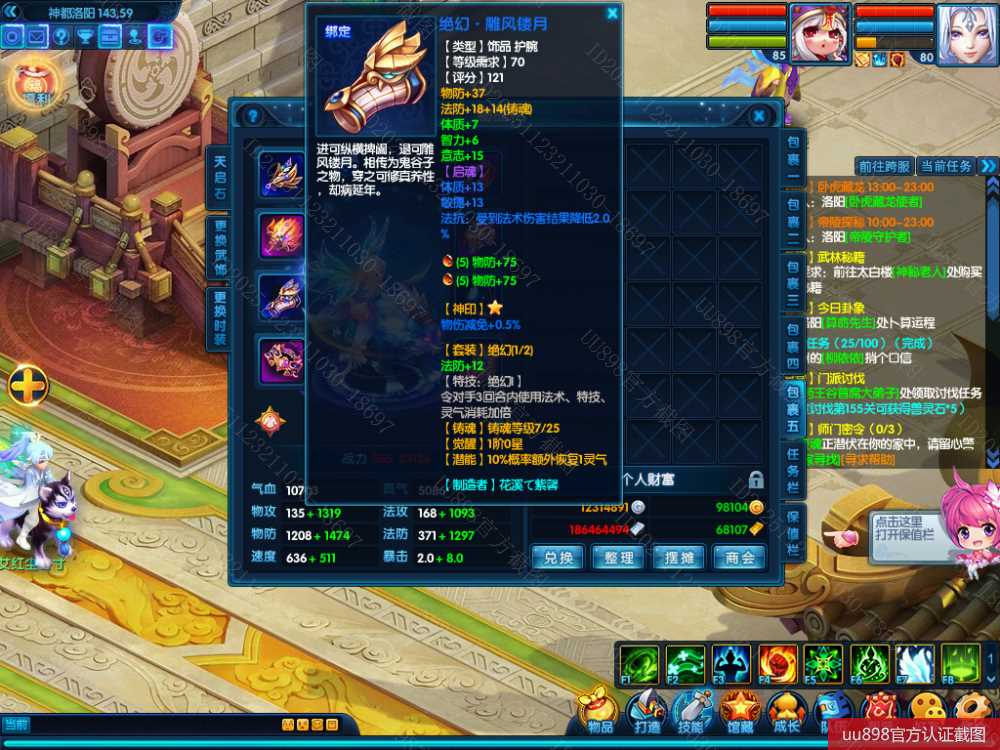The height and width of the screenshot is (750, 1000).
Task: Open the 商会 trade guild
Action: coord(740,557)
